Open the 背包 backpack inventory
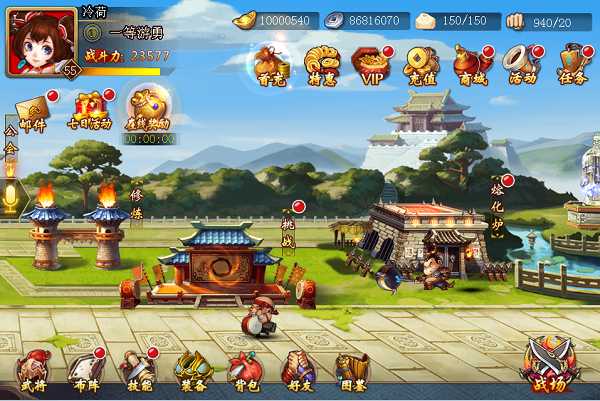This screenshot has height=401, width=600. [x=245, y=371]
